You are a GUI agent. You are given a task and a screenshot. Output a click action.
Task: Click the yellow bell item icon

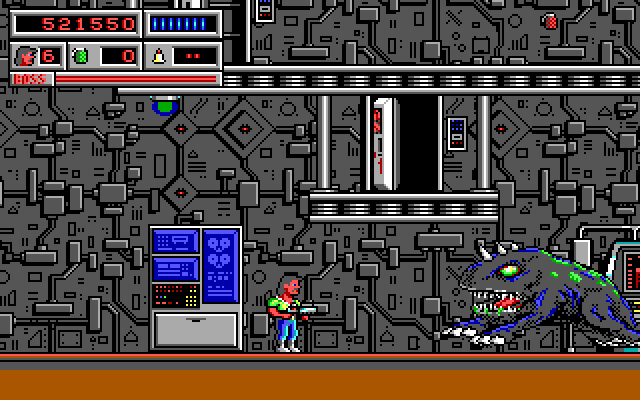(x=158, y=56)
